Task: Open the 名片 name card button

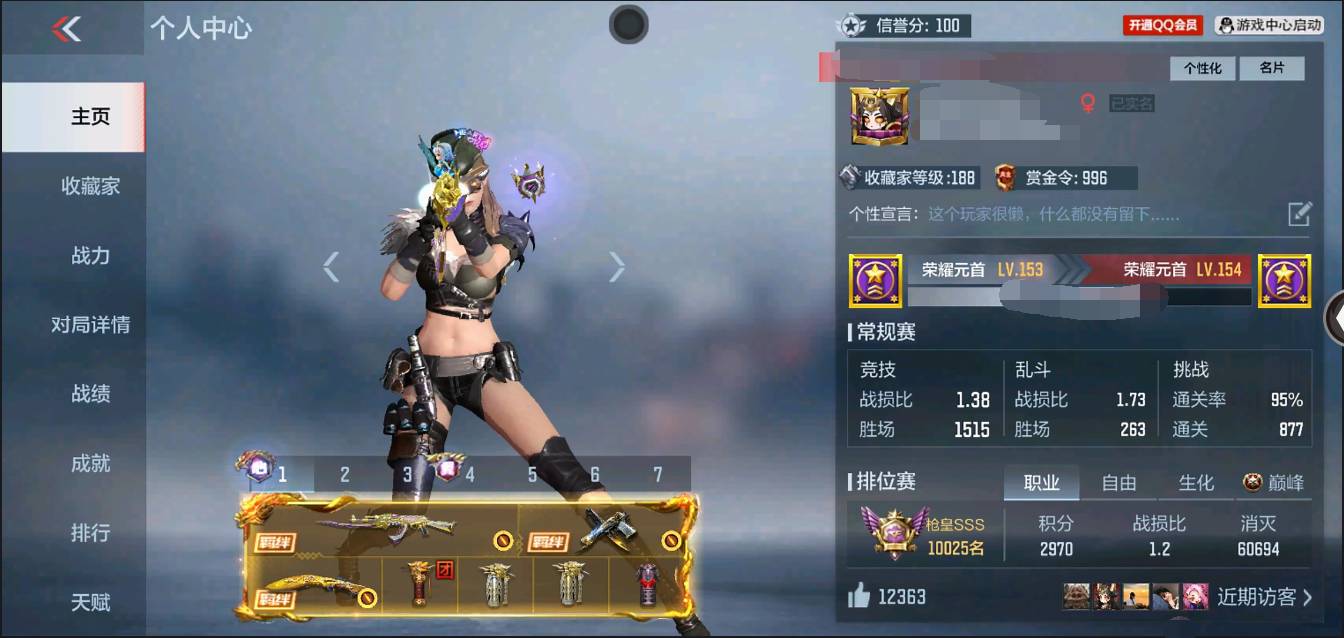Action: click(x=1271, y=68)
